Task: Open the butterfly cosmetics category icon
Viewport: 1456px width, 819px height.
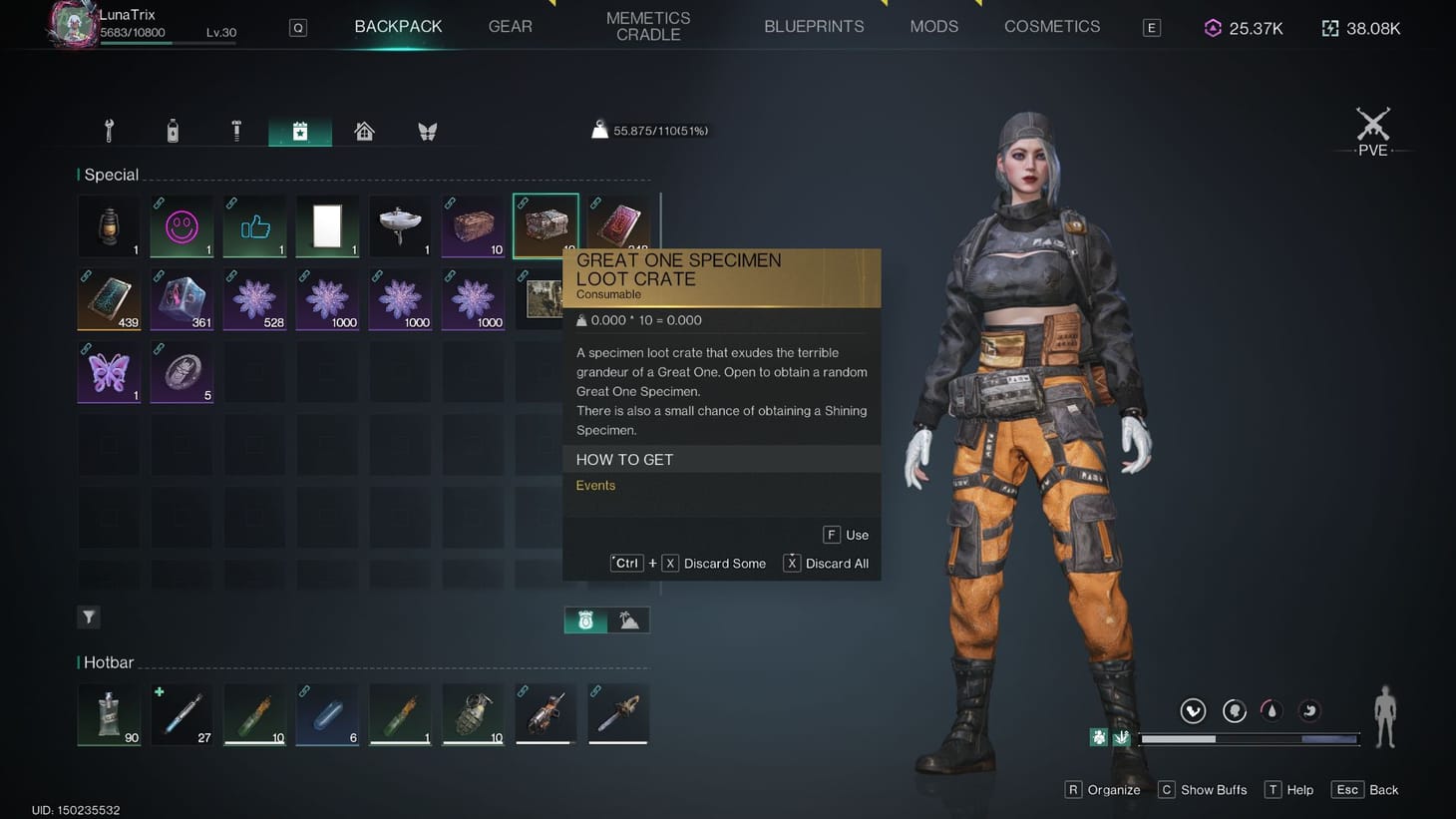Action: coord(428,130)
